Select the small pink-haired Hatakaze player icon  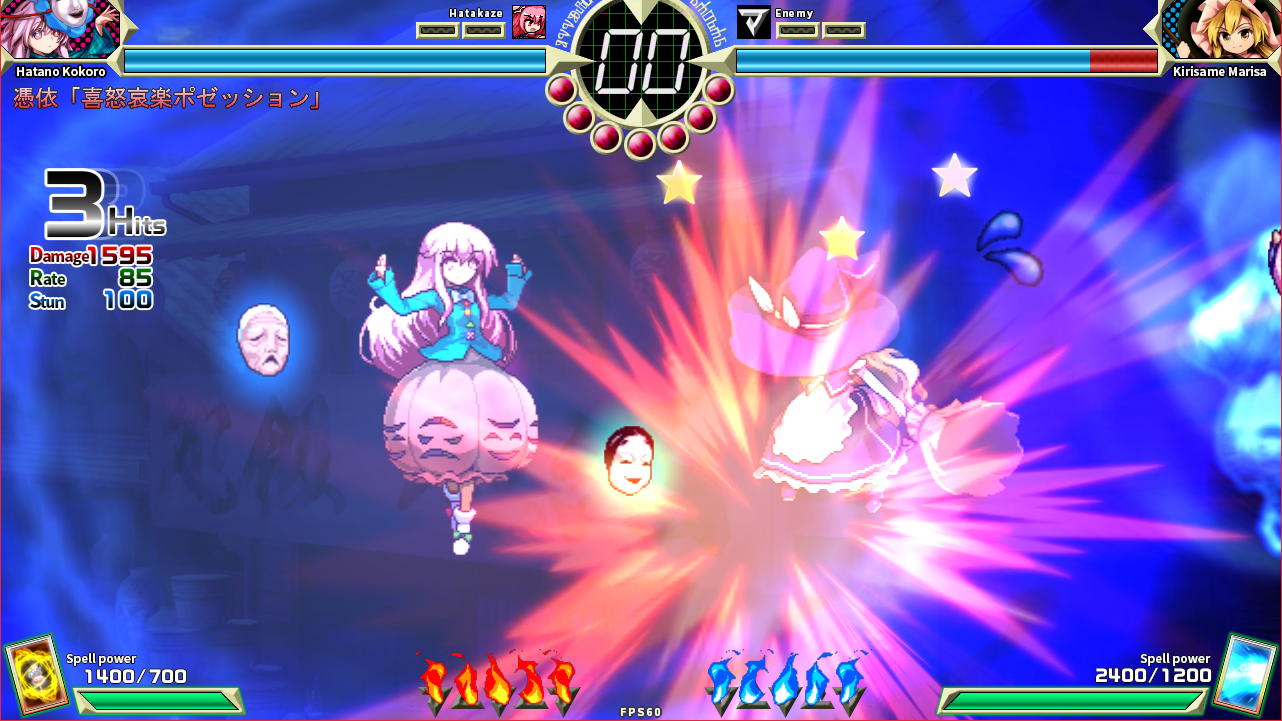[x=528, y=22]
